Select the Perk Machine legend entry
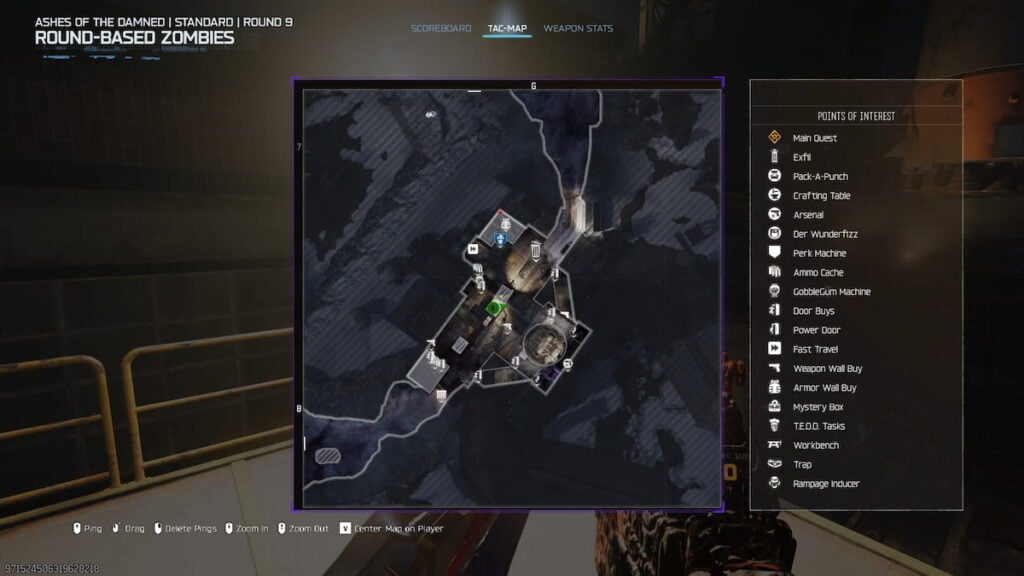The width and height of the screenshot is (1024, 576). [x=819, y=253]
